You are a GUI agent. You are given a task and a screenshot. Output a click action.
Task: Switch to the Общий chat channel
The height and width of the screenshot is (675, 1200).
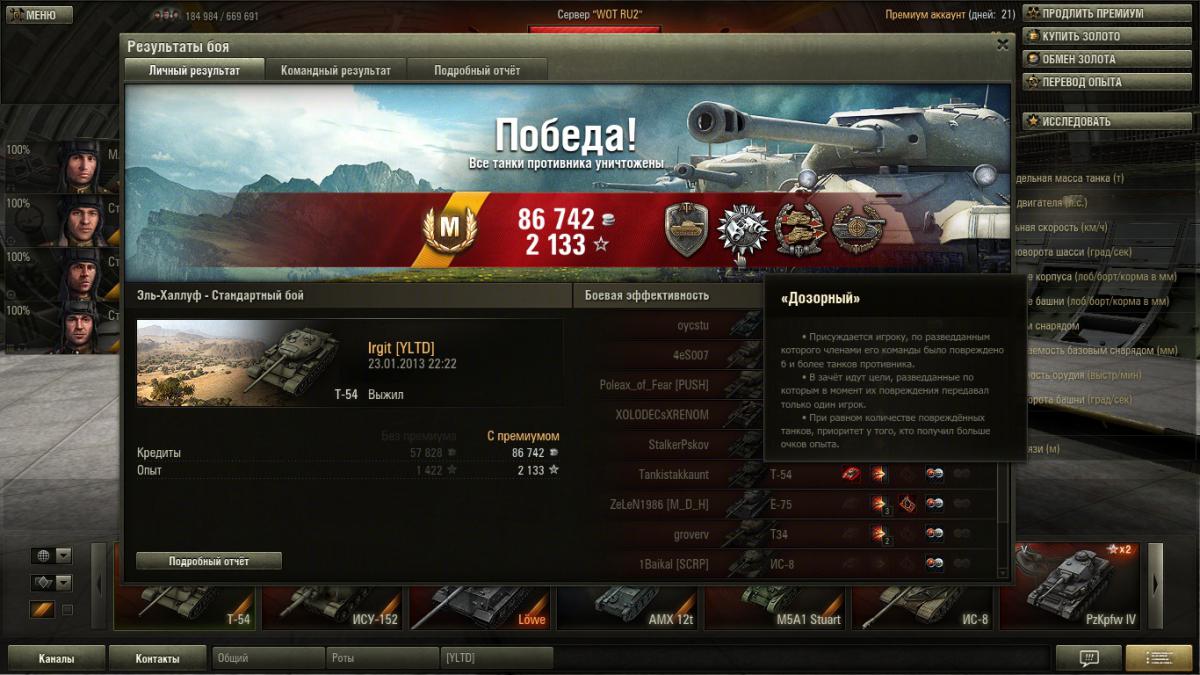pos(268,658)
